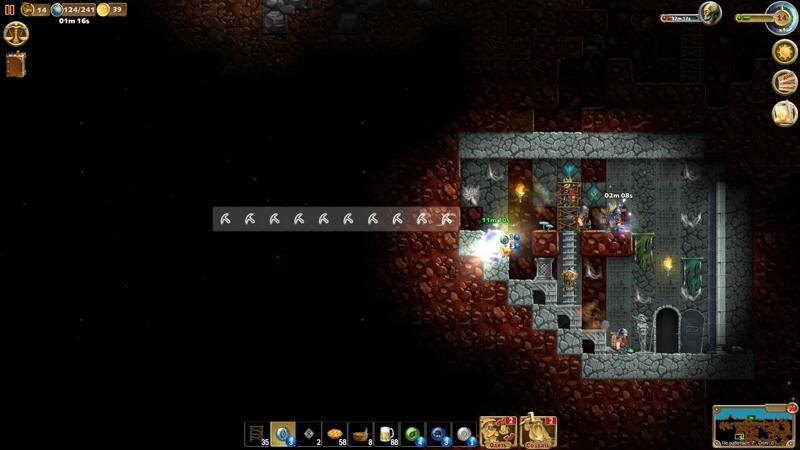Select the highlighted silver-blue spell slot

283,434
